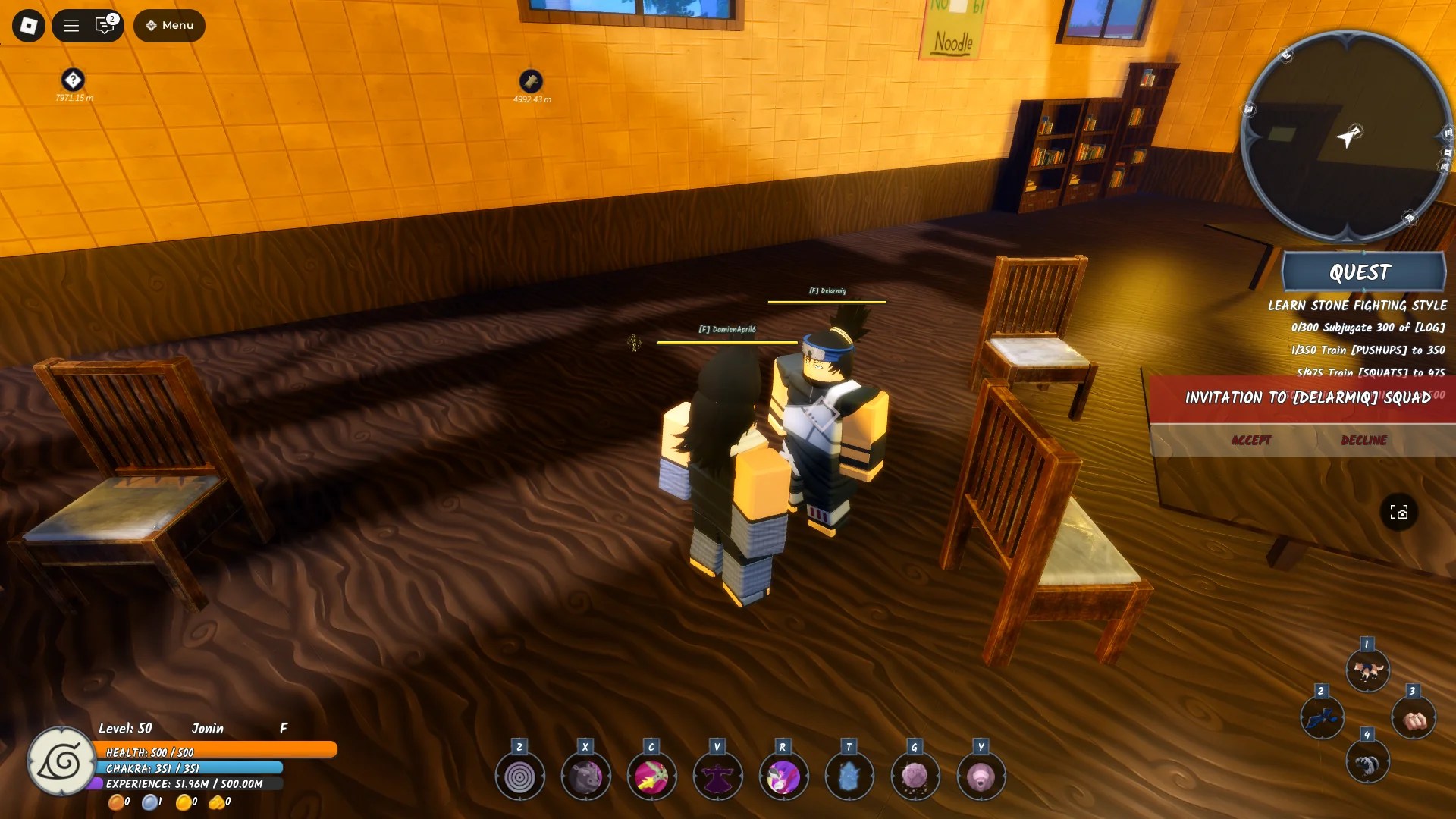Click the distant quest marker showing 7971.15m
Screen dimensions: 1456x819
coord(71,81)
